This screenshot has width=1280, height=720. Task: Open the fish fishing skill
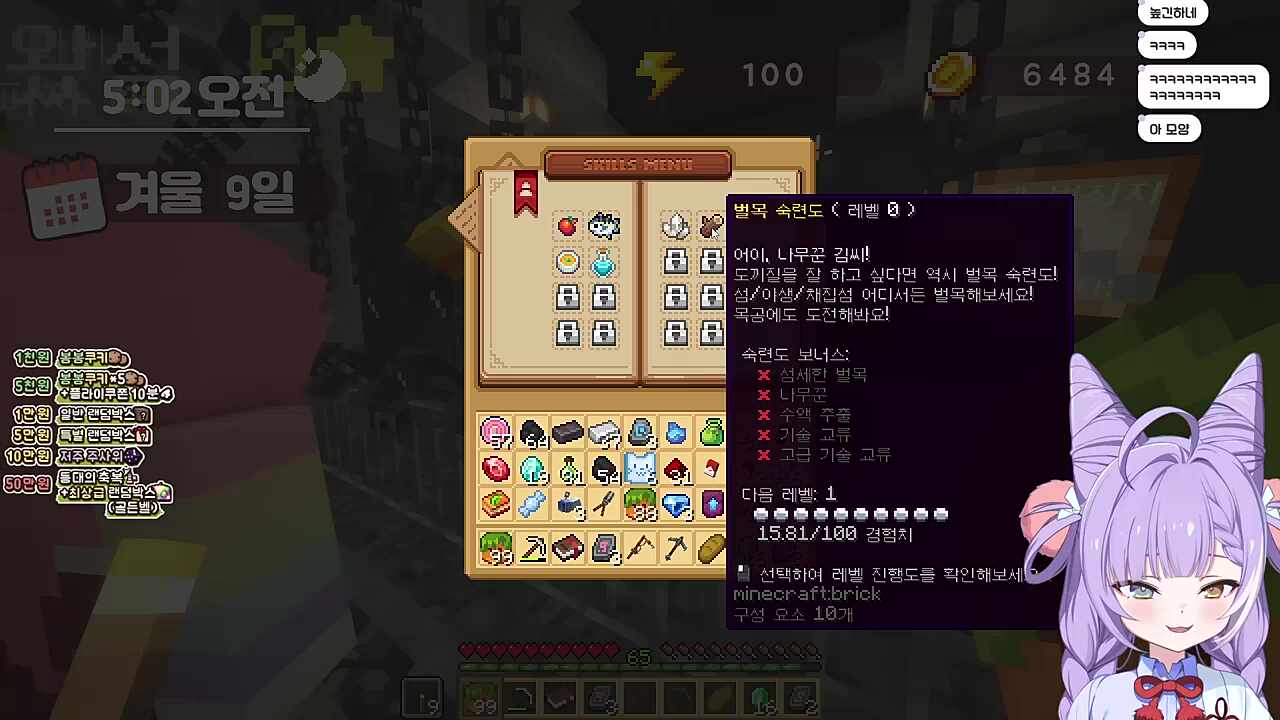coord(604,227)
